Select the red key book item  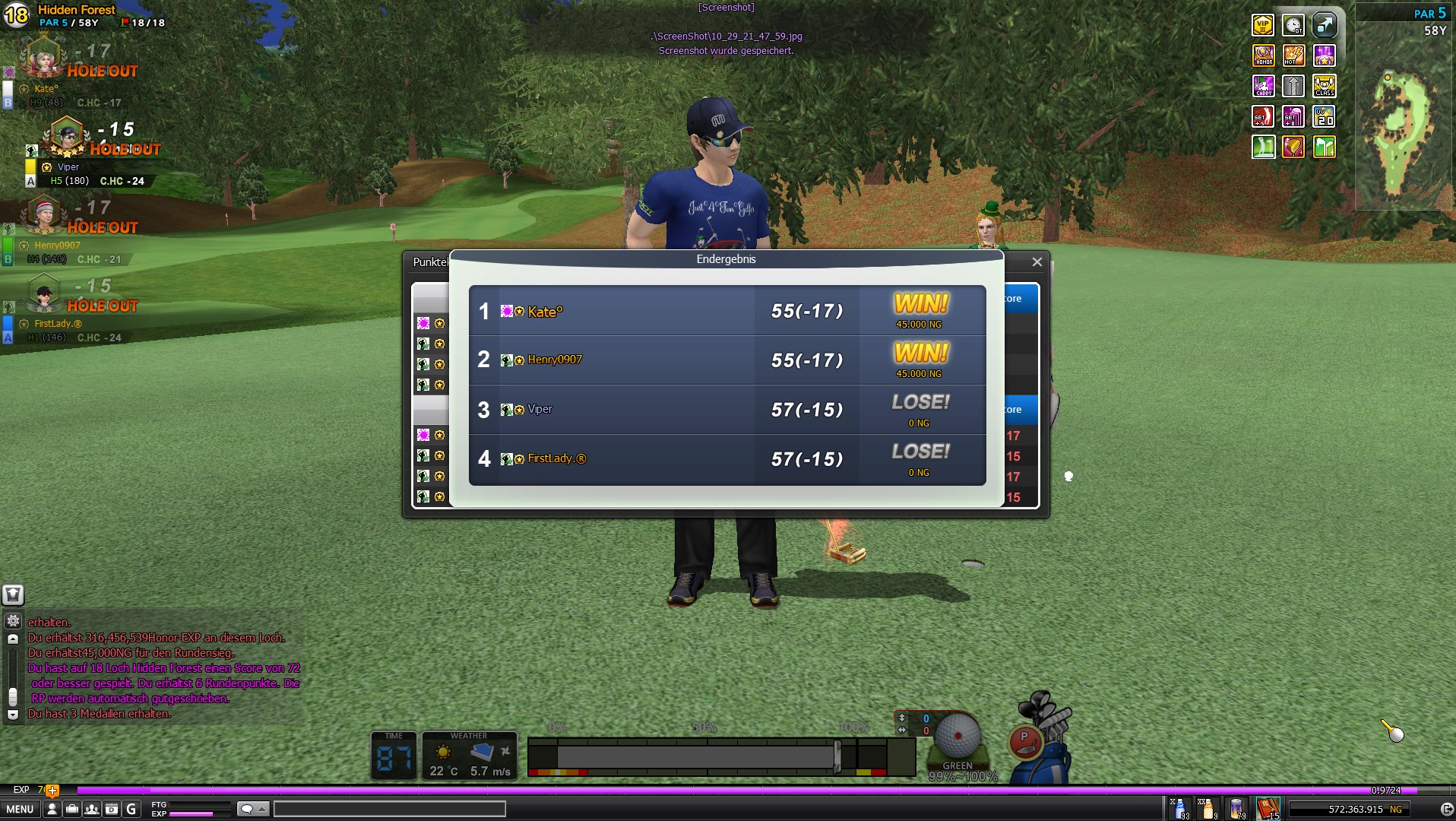click(1268, 808)
